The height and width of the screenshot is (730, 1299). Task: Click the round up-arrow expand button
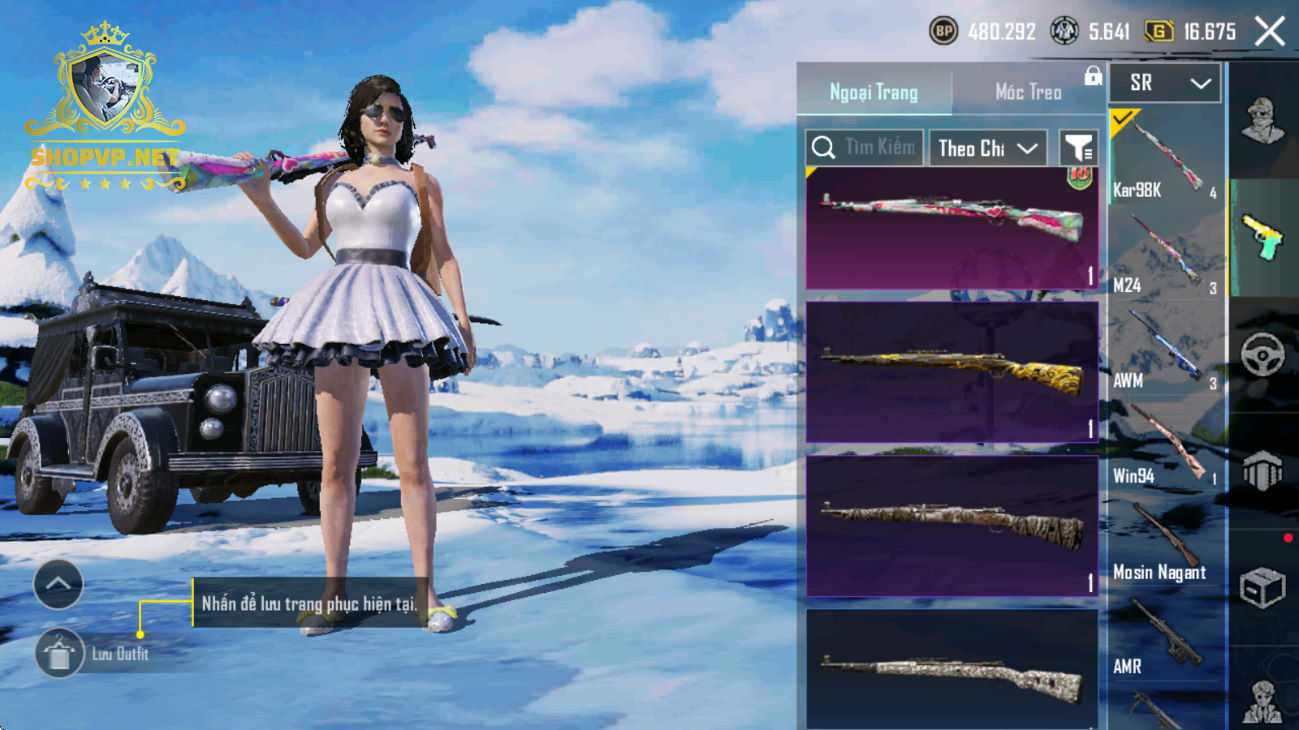(x=58, y=585)
